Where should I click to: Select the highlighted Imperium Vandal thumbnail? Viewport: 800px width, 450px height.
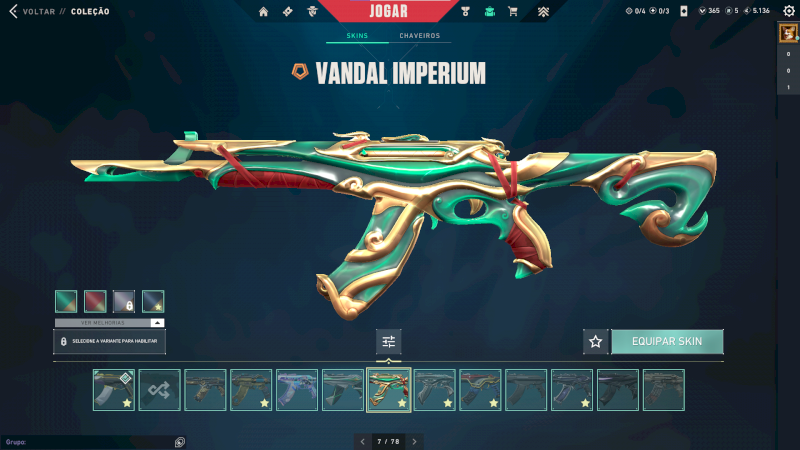pos(388,390)
